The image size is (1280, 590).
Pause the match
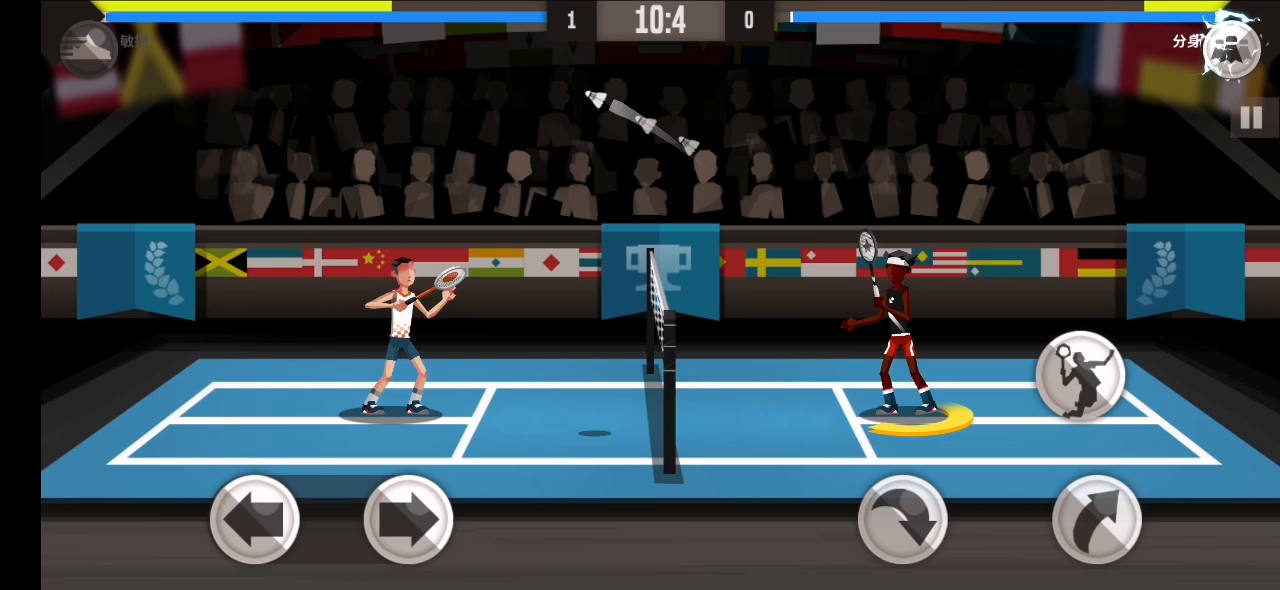point(1251,118)
